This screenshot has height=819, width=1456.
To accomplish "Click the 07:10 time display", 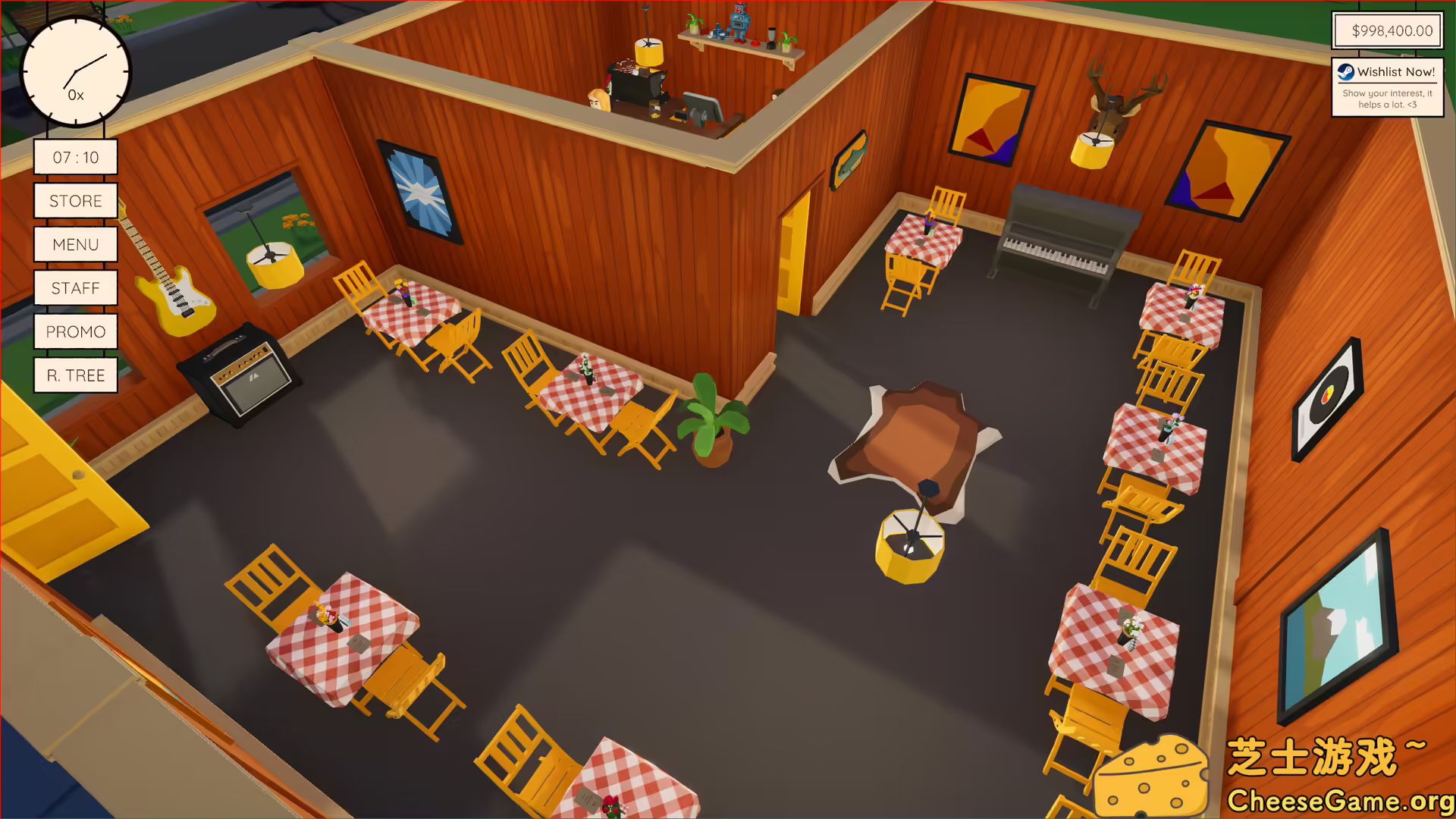I will [x=75, y=156].
